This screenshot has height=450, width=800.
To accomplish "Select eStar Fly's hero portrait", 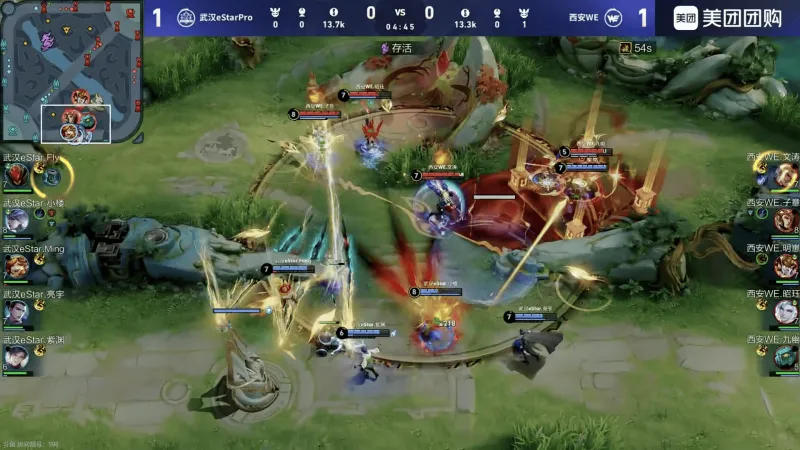I will click(17, 177).
